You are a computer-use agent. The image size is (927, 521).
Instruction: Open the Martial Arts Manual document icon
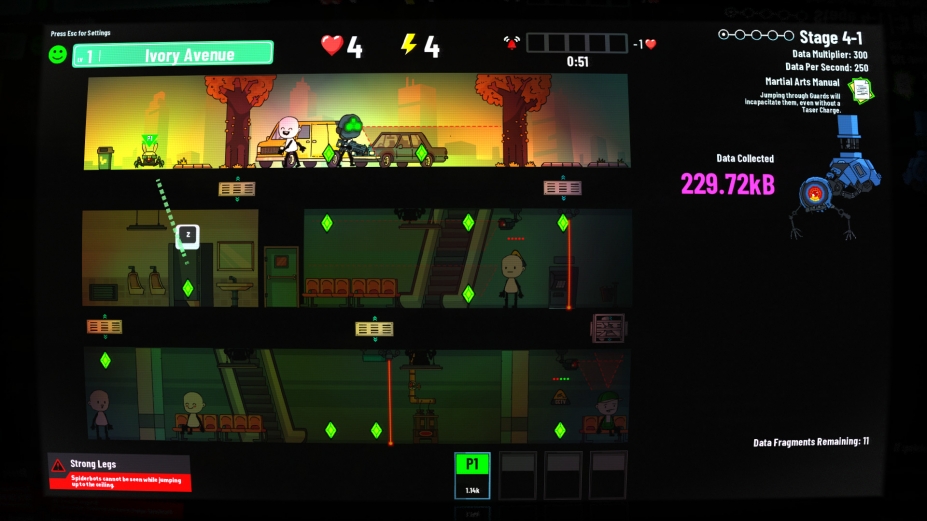click(860, 89)
